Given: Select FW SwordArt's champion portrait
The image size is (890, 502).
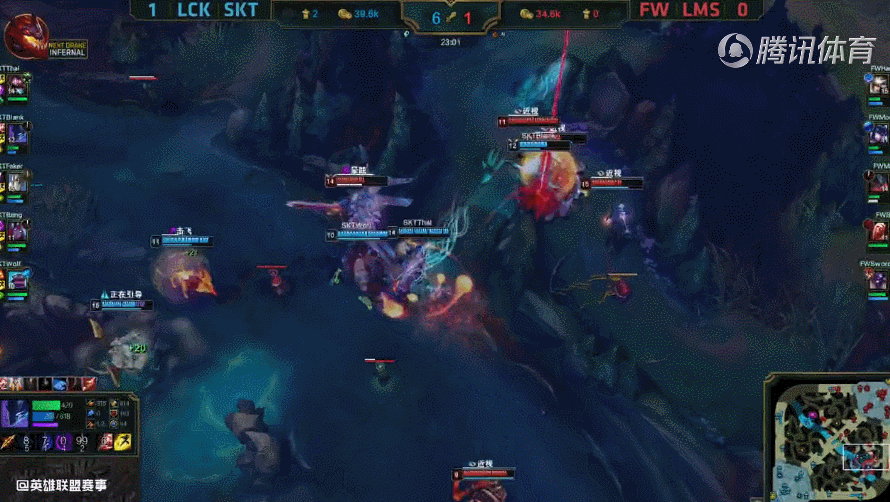Looking at the screenshot, I should pos(876,281).
